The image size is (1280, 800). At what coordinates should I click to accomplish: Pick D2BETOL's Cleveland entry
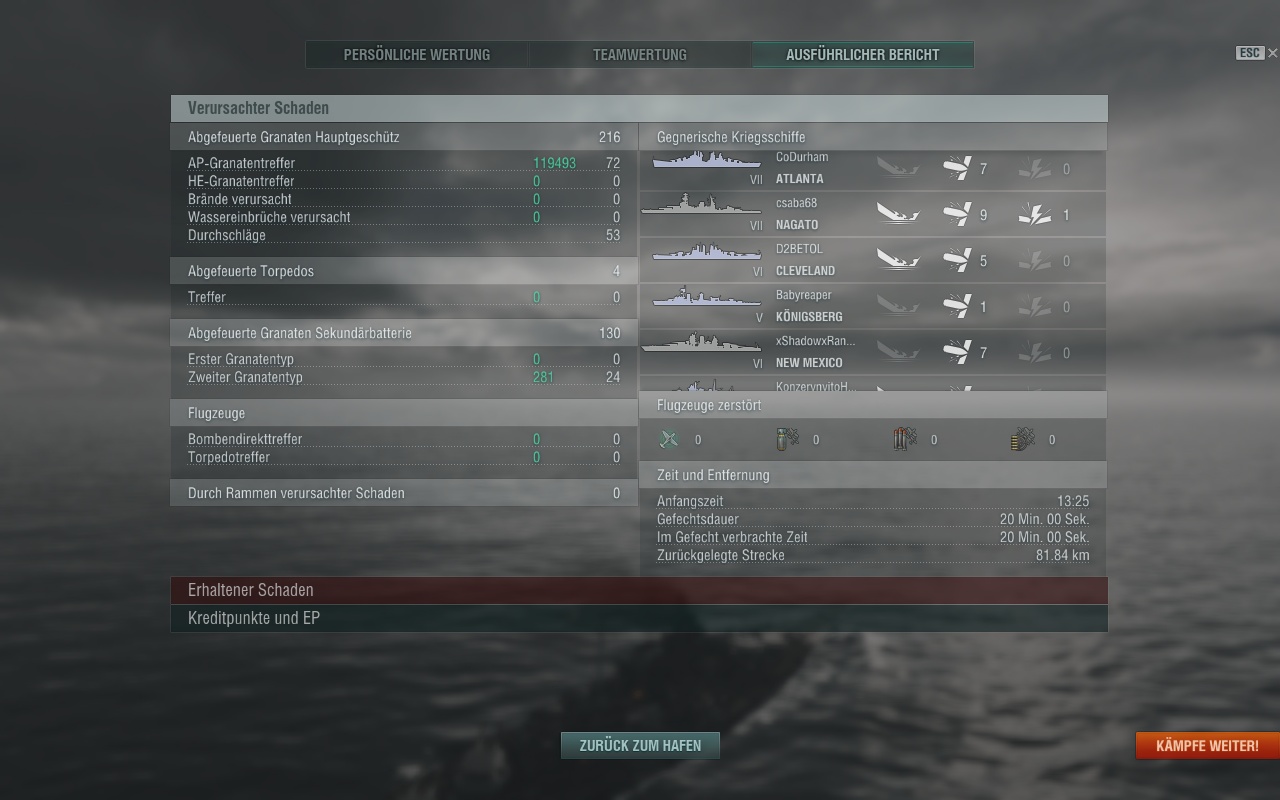872,261
